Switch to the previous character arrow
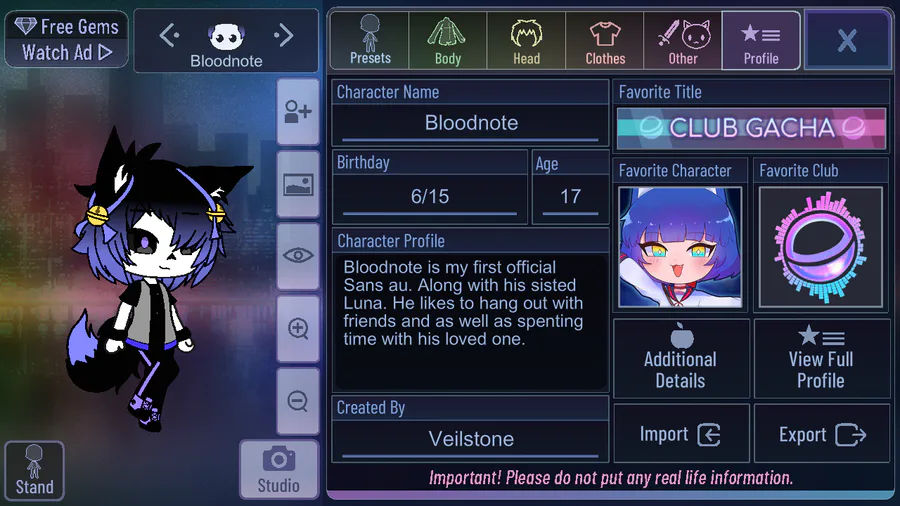The image size is (900, 506). tap(170, 36)
